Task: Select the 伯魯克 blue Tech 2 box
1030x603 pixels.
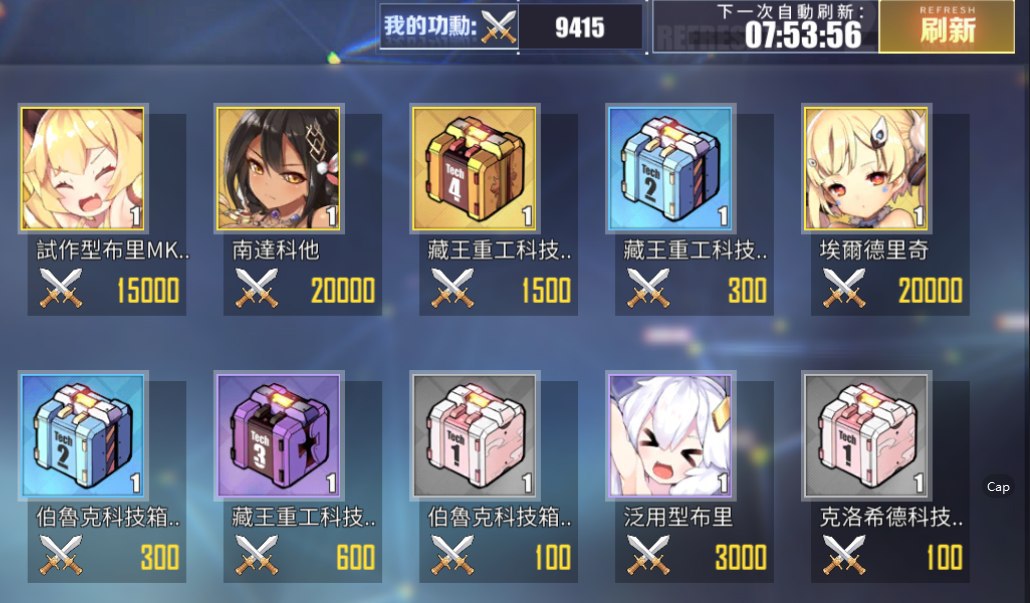Action: point(82,436)
